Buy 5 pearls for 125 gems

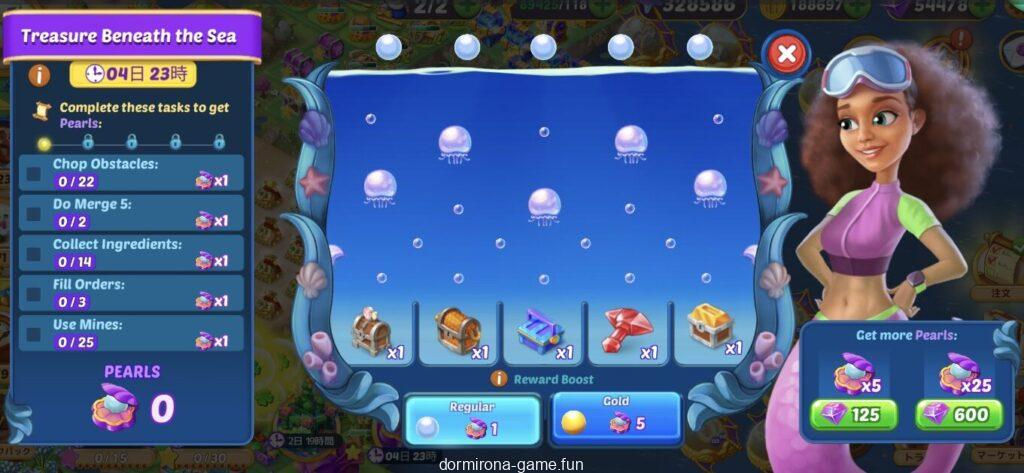[853, 414]
